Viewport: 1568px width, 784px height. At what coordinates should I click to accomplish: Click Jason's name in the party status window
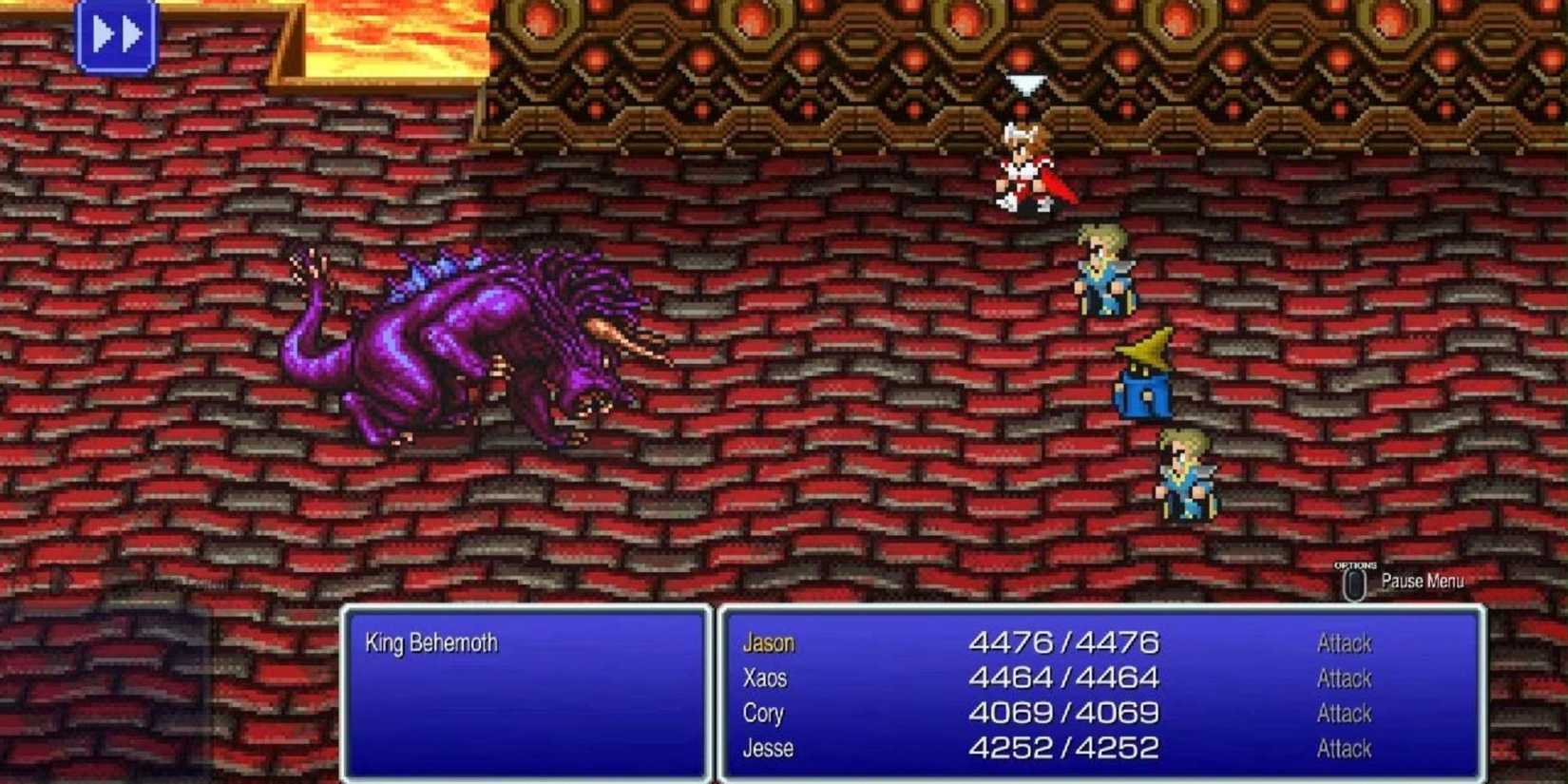pyautogui.click(x=768, y=643)
